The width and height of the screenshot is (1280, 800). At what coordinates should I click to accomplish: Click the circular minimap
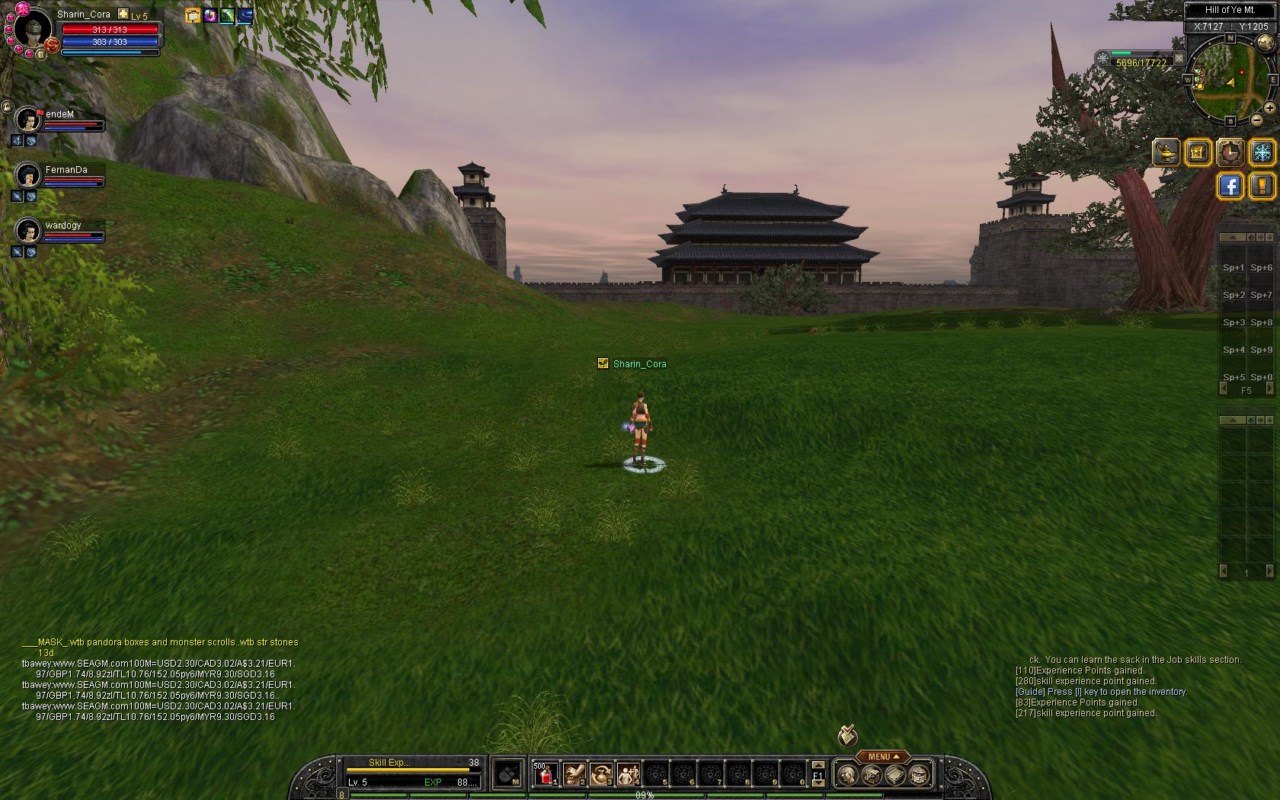point(1227,80)
